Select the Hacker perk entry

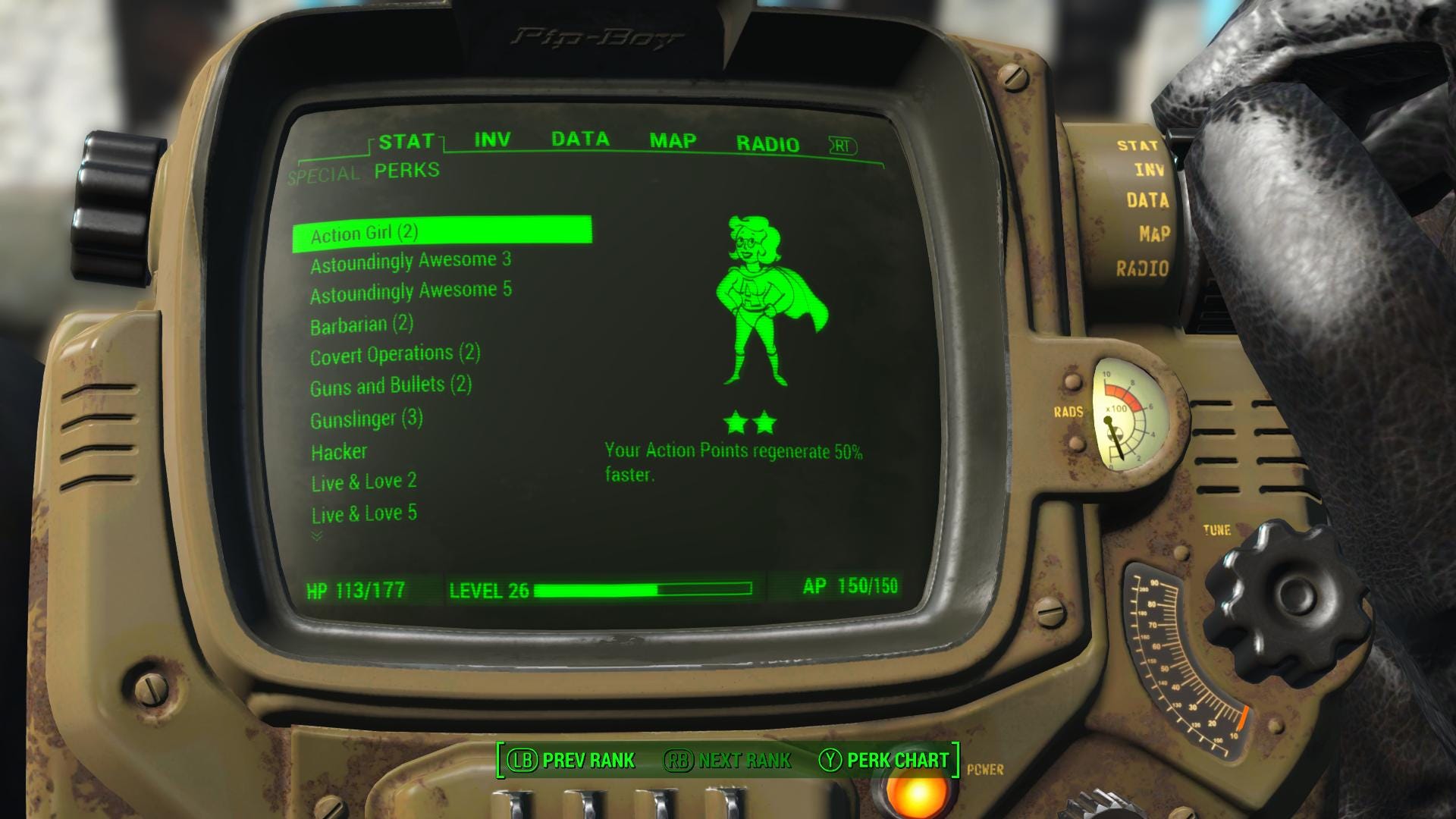(x=339, y=452)
